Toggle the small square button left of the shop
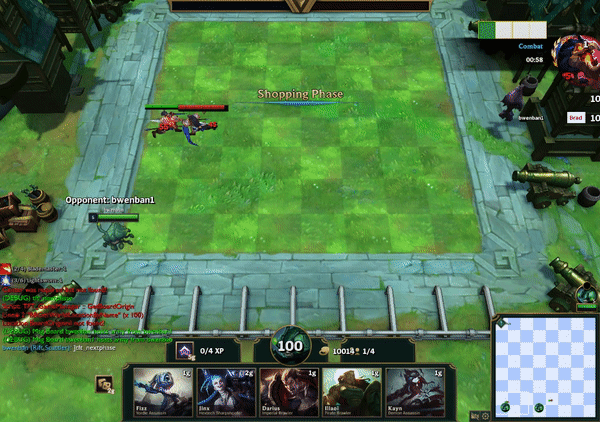Viewport: 600px width, 422px height. click(103, 384)
